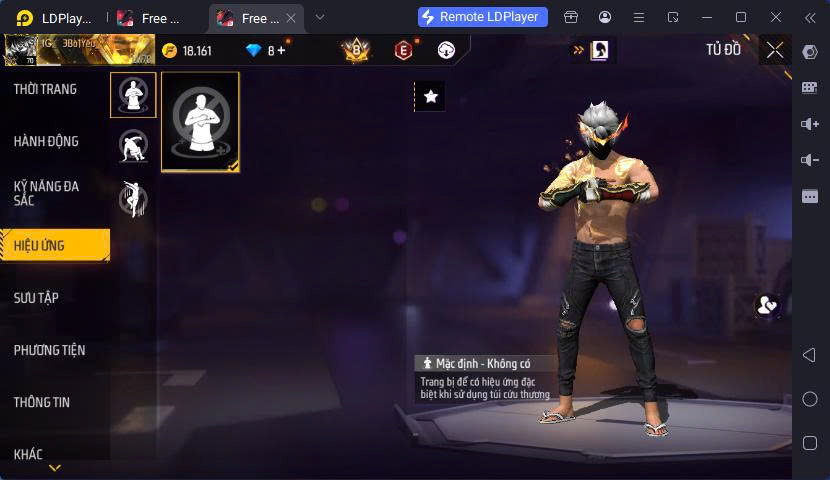This screenshot has height=480, width=830.
Task: Switch to the Hành Động tab
Action: click(x=46, y=141)
